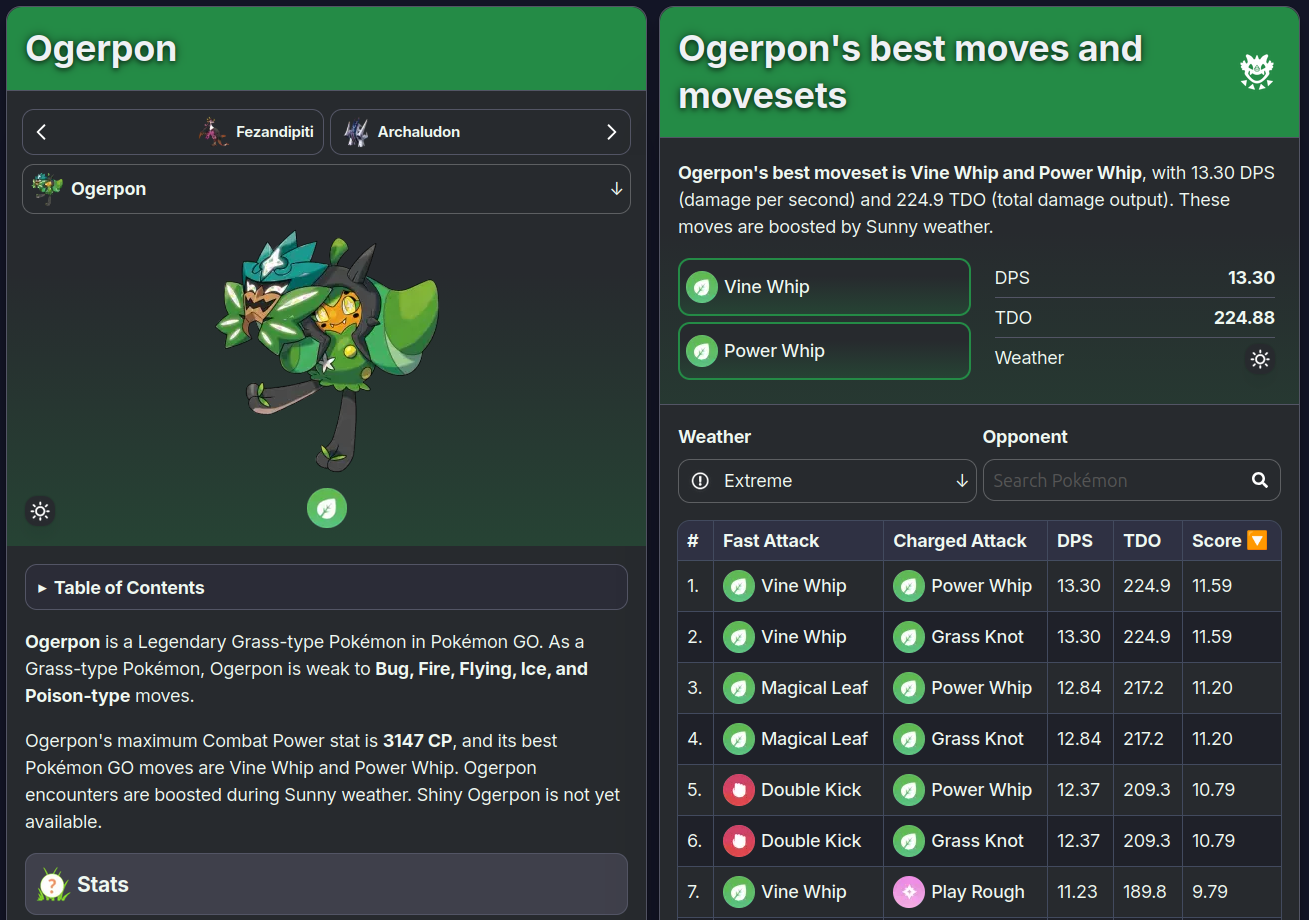Click the Stats section Pokémon icon
This screenshot has width=1309, height=920.
point(52,884)
